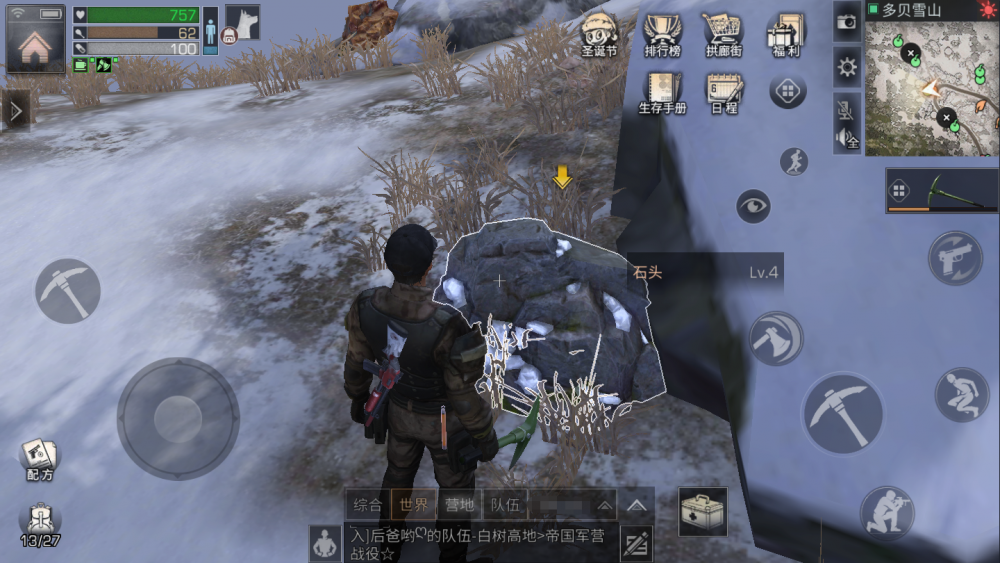Switch to the pistol weapon button
The image size is (1000, 563).
click(x=955, y=258)
